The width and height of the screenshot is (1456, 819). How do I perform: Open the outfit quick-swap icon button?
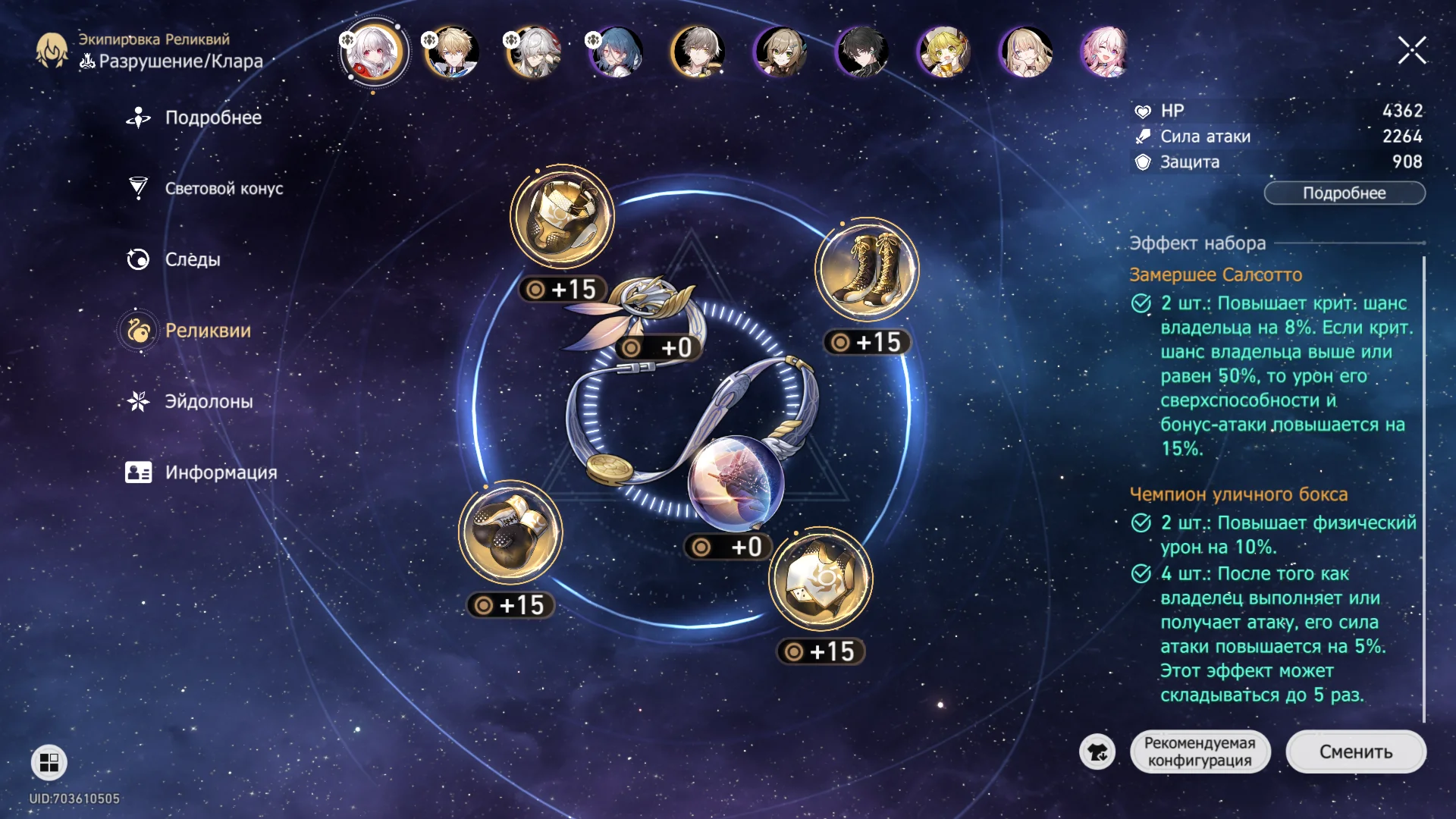1097,752
